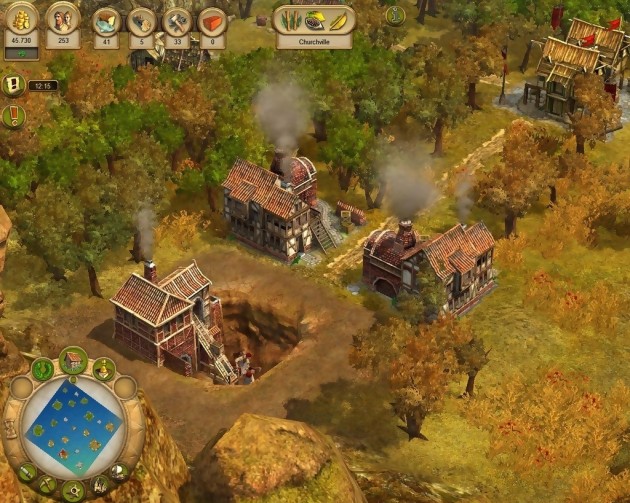Click the island minimap
Screen dimensions: 630x503
tap(73, 425)
